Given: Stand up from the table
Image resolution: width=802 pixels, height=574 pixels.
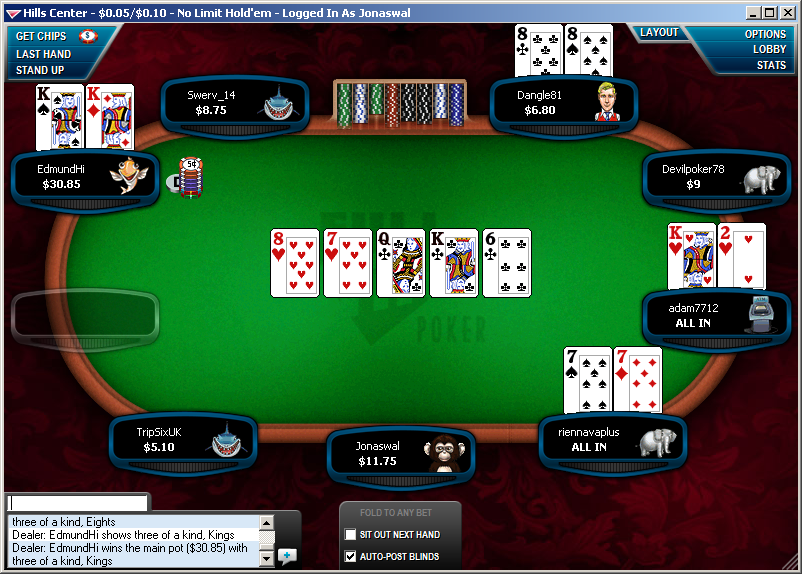Looking at the screenshot, I should click(x=40, y=70).
